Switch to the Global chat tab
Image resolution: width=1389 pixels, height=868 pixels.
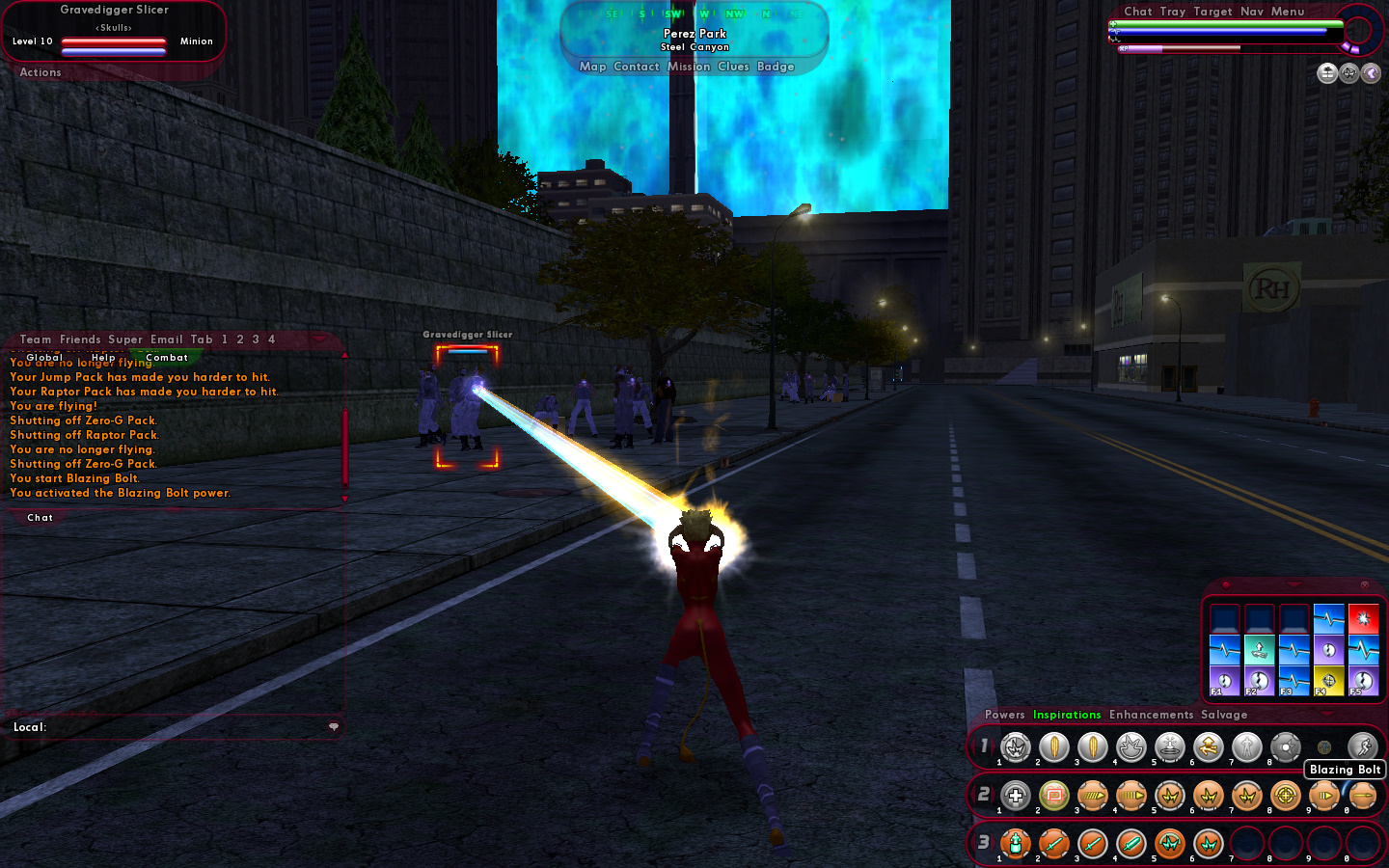point(44,358)
